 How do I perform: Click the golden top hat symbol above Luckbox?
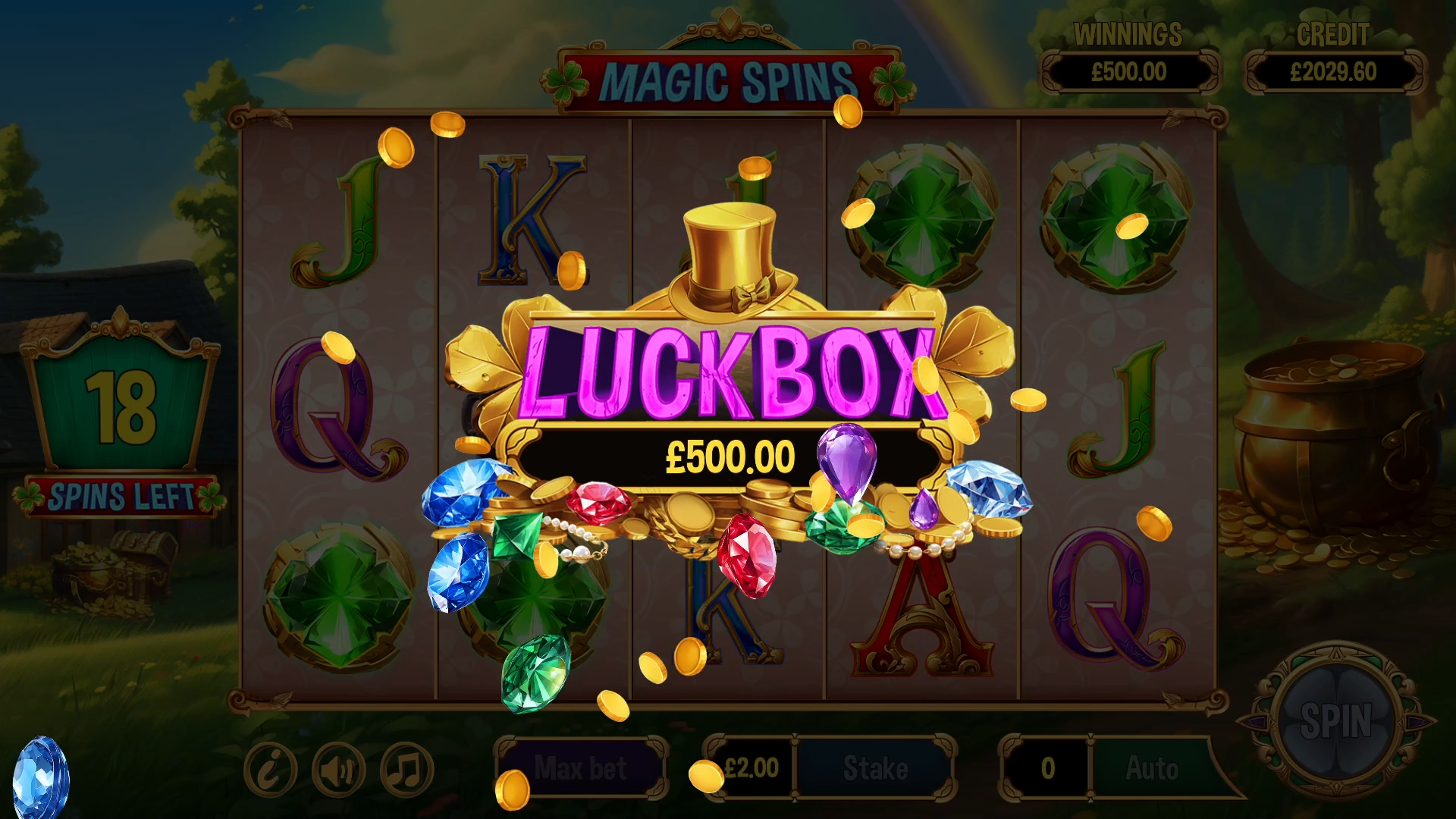tap(729, 250)
